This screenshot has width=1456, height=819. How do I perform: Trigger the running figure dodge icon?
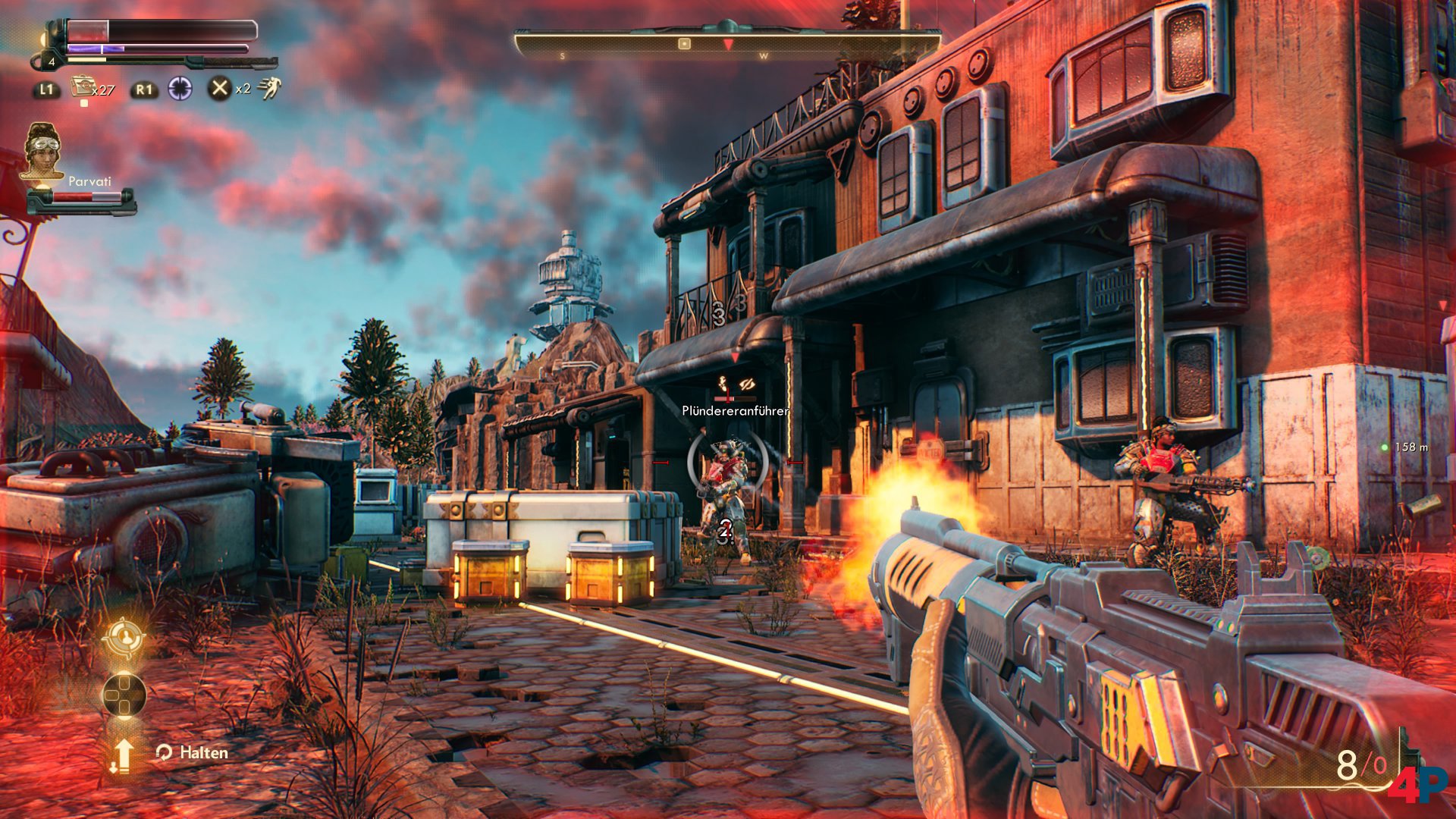coord(269,89)
